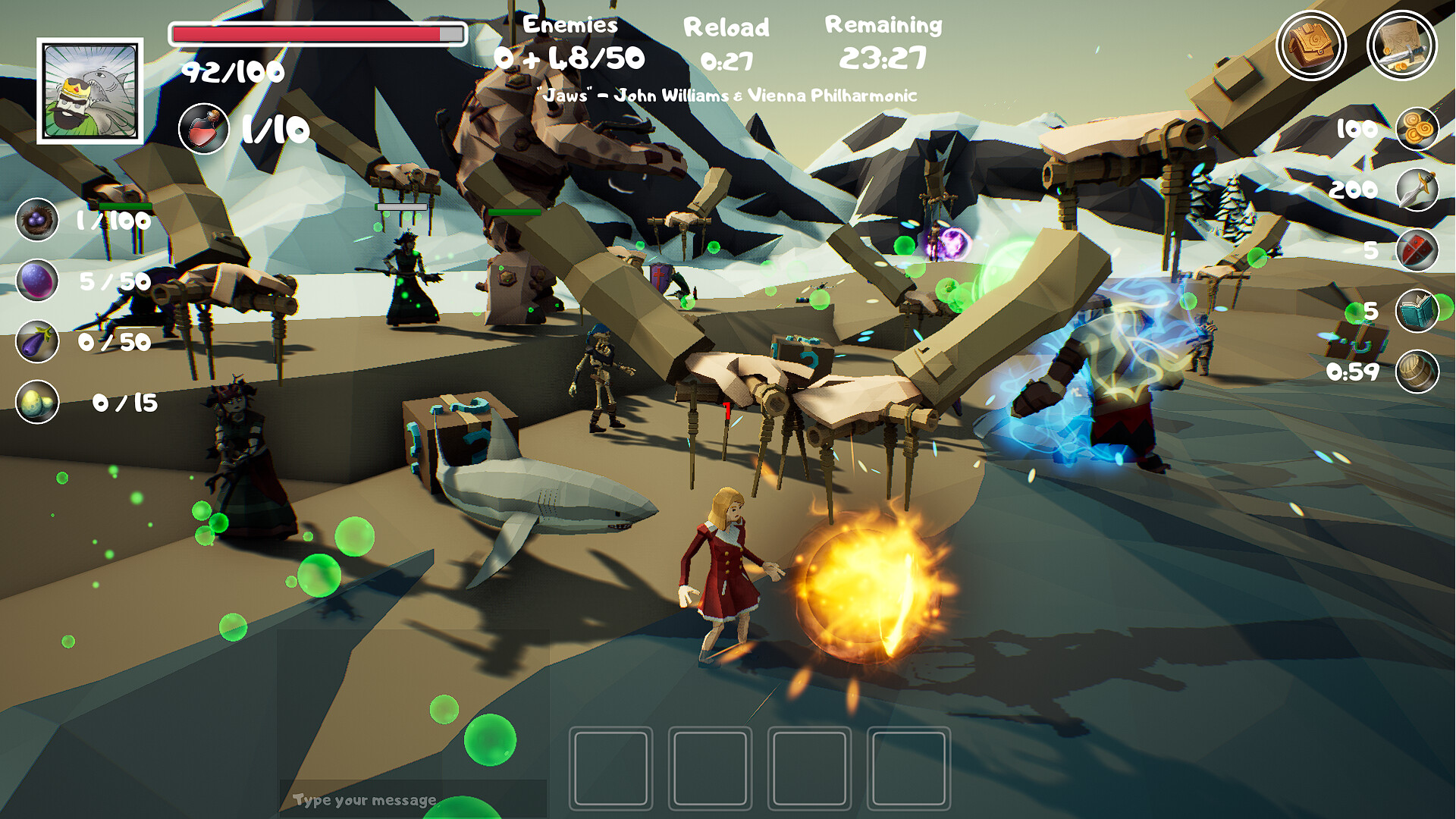Open the map and sword shop icon
The width and height of the screenshot is (1456, 819).
(x=1401, y=45)
